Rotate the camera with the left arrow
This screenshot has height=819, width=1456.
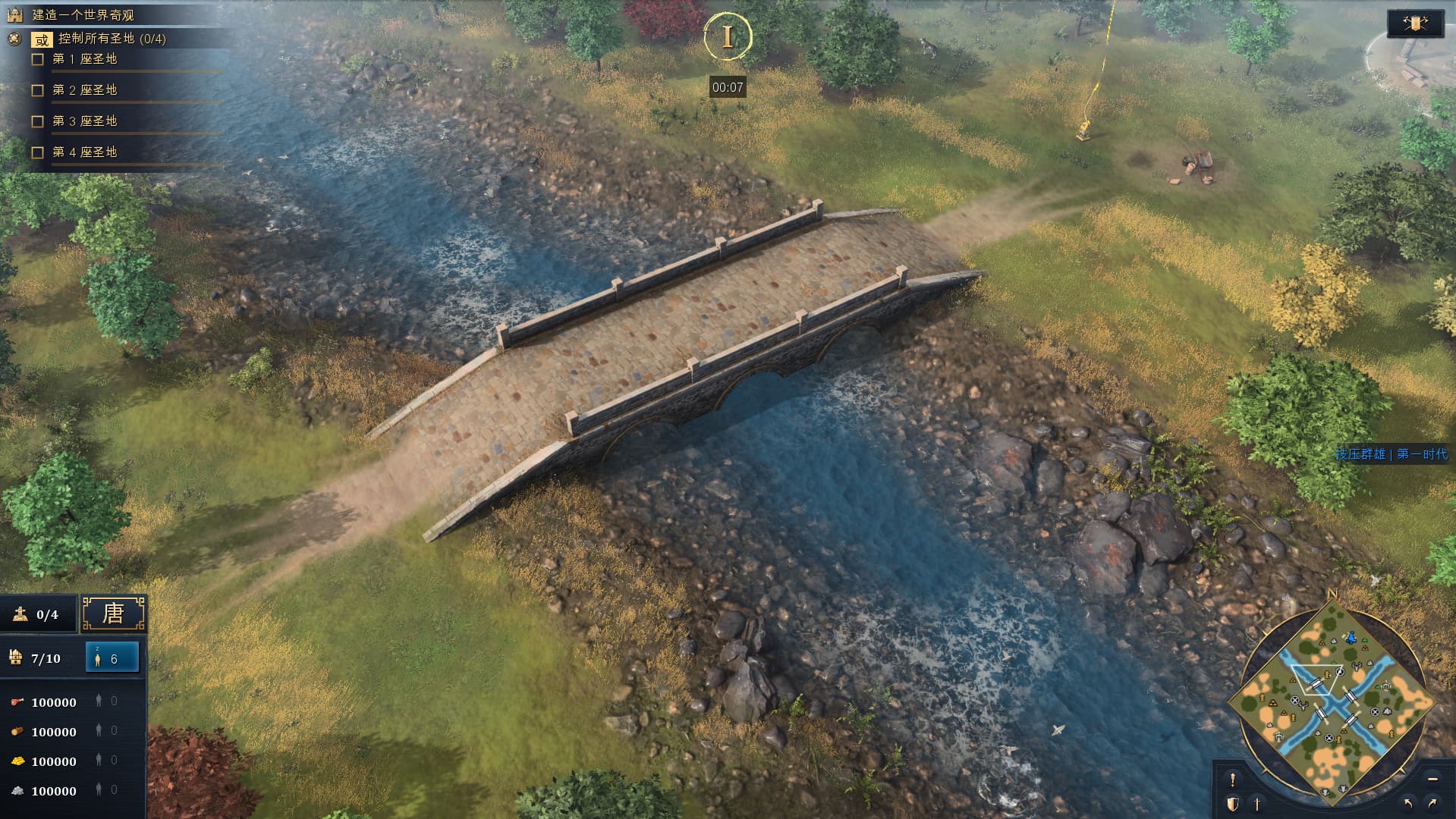point(1408,803)
